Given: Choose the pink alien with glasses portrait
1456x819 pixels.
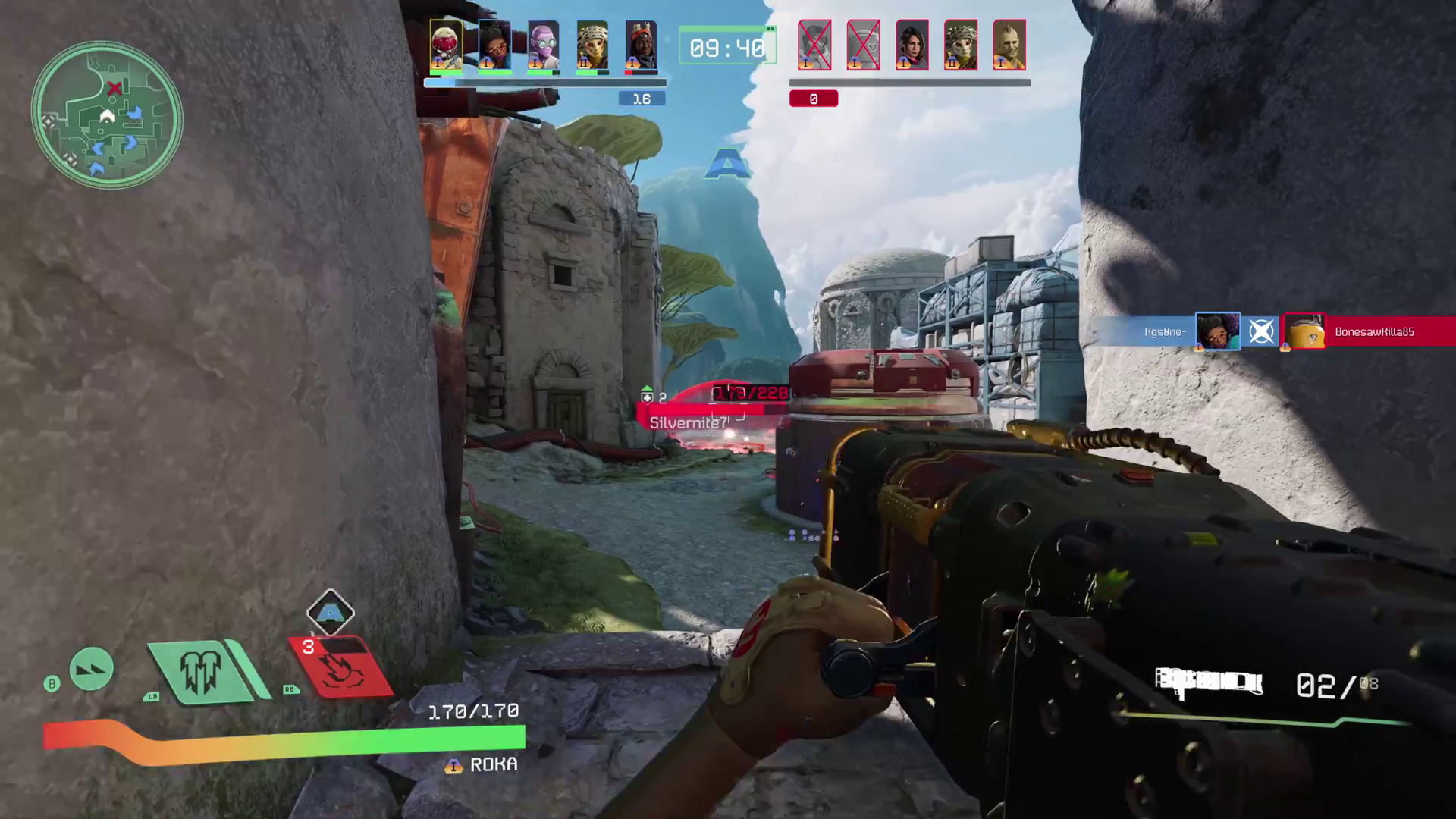Looking at the screenshot, I should [x=543, y=45].
